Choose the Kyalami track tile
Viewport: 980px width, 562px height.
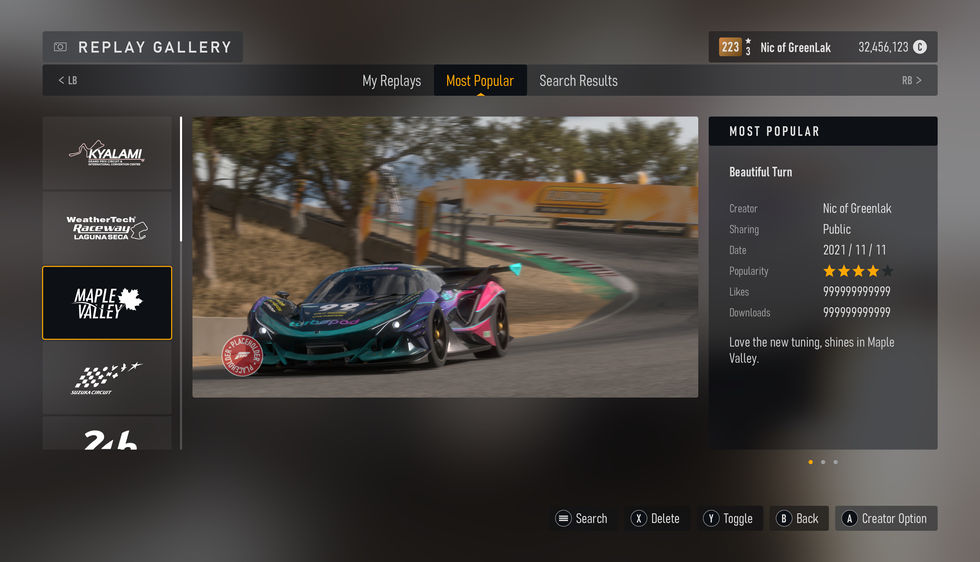pyautogui.click(x=107, y=153)
